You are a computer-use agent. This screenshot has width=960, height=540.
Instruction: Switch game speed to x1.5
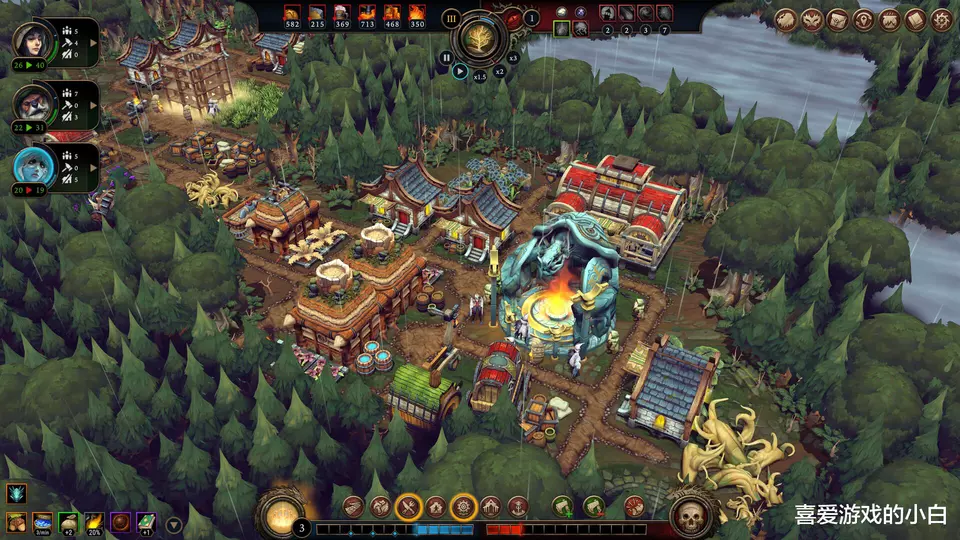(x=480, y=76)
